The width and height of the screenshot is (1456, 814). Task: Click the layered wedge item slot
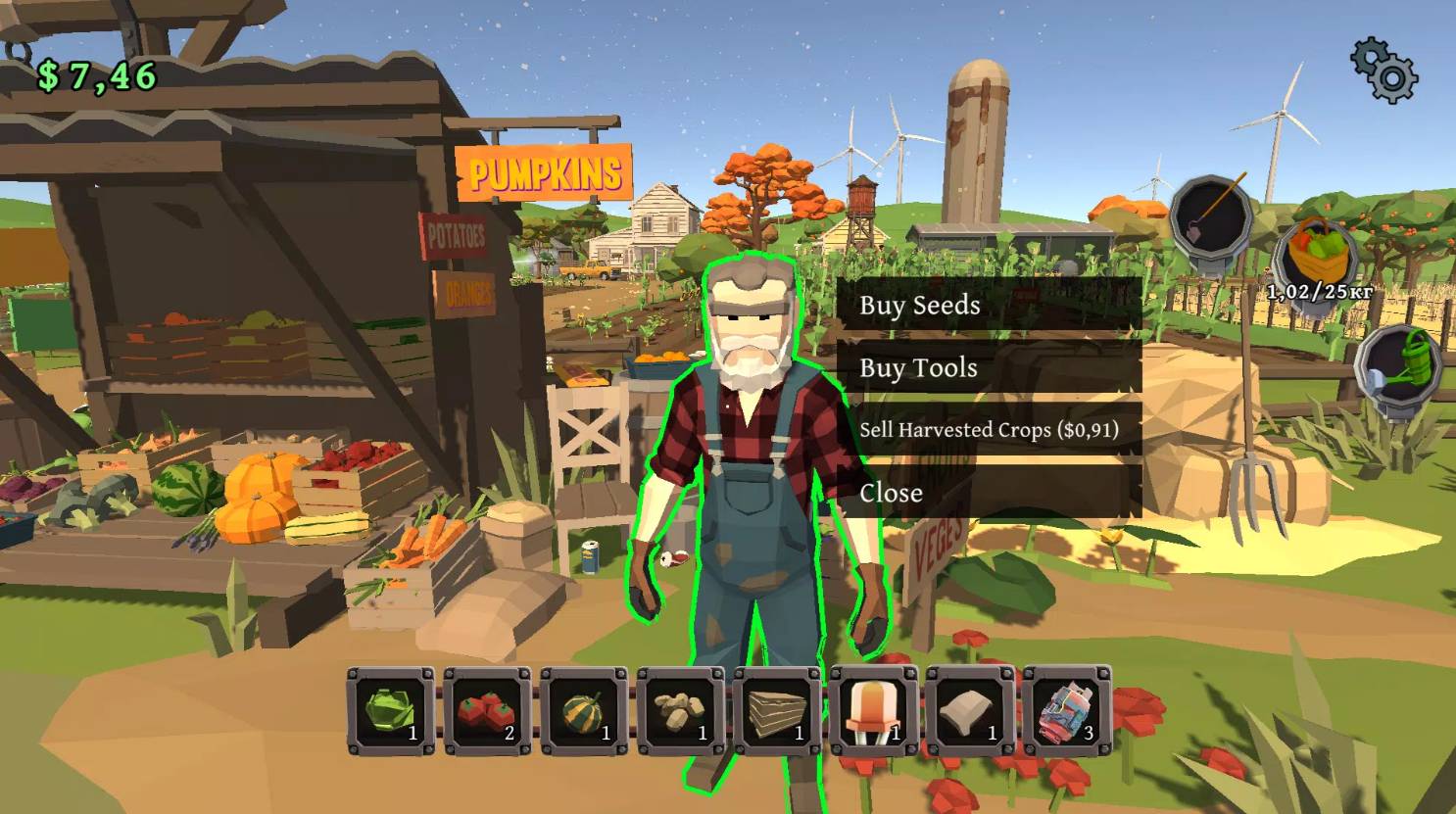(777, 711)
